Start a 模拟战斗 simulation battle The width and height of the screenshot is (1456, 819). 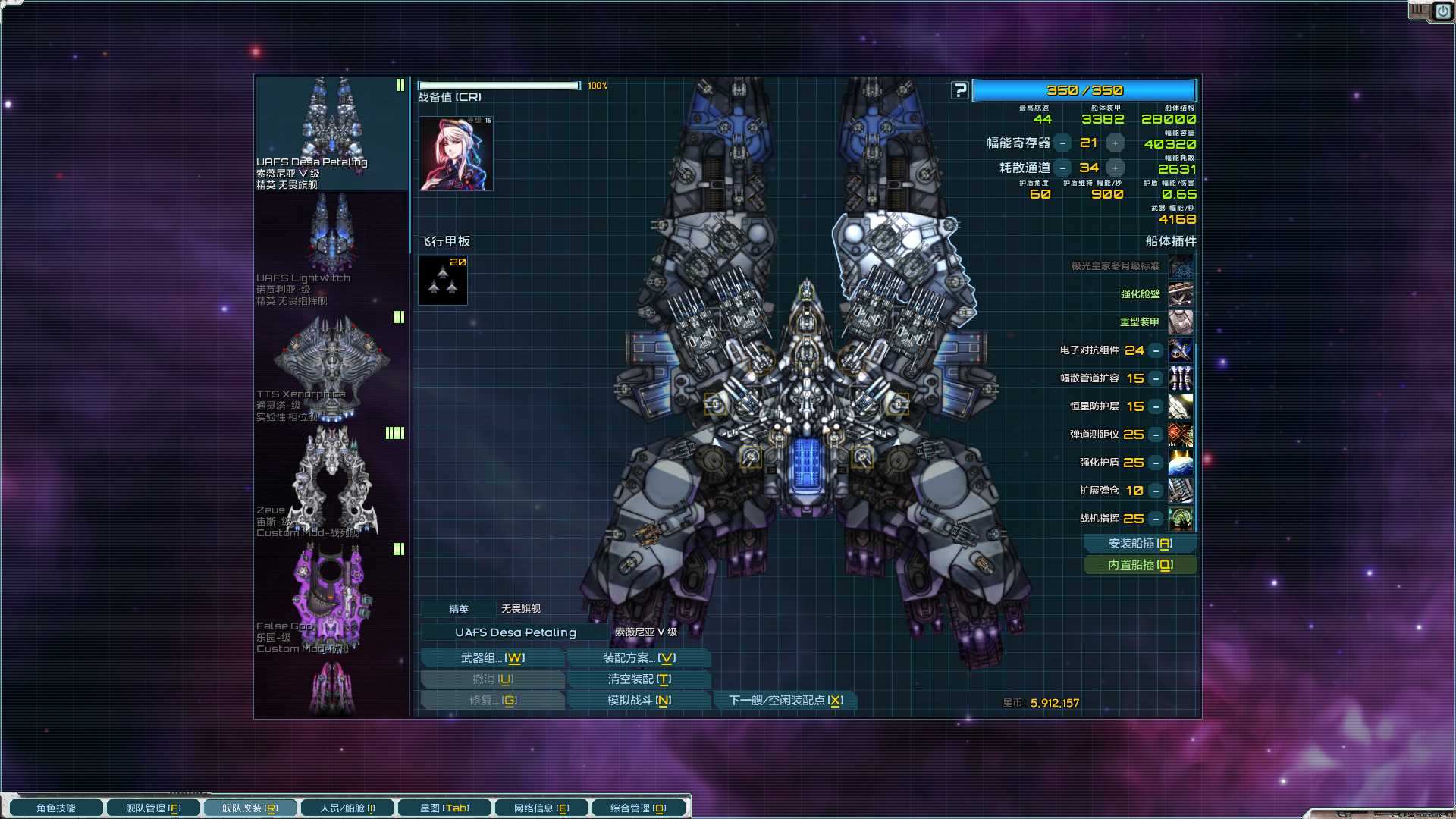[639, 701]
